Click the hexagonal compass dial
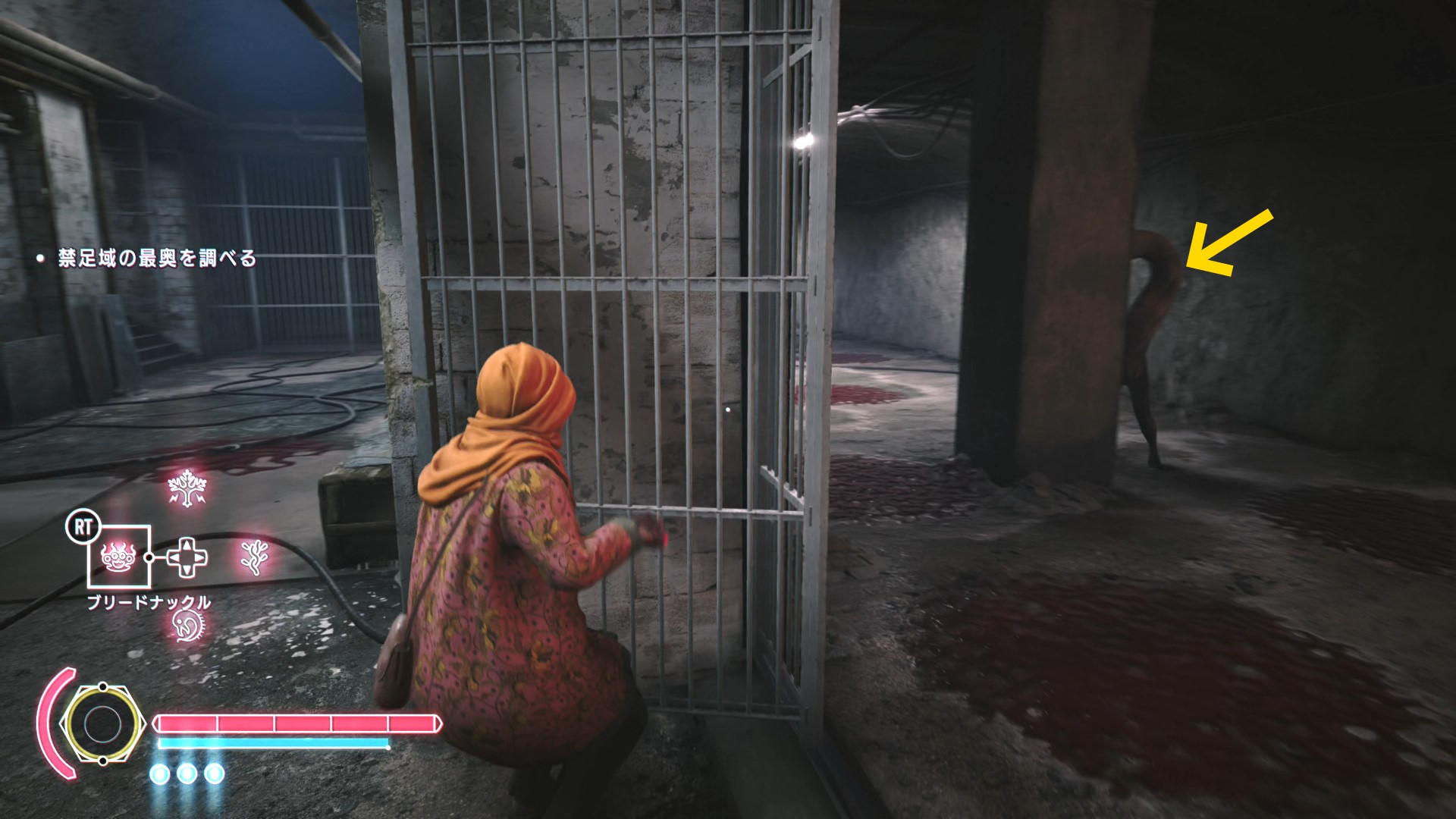This screenshot has width=1456, height=819. click(102, 724)
